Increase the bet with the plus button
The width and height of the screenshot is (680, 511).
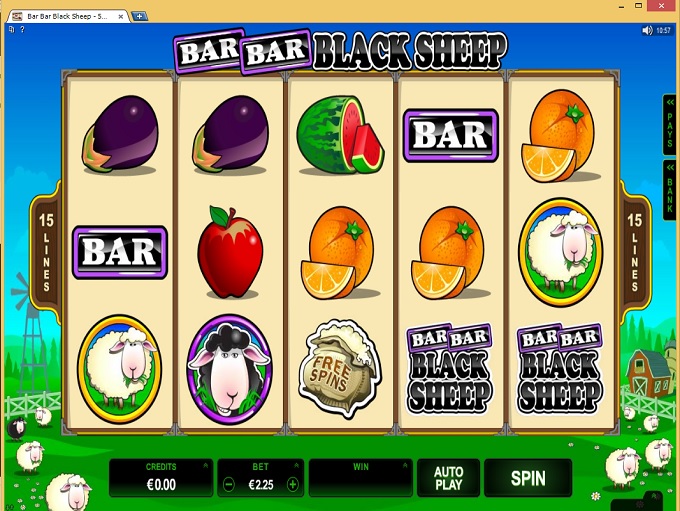click(x=292, y=484)
